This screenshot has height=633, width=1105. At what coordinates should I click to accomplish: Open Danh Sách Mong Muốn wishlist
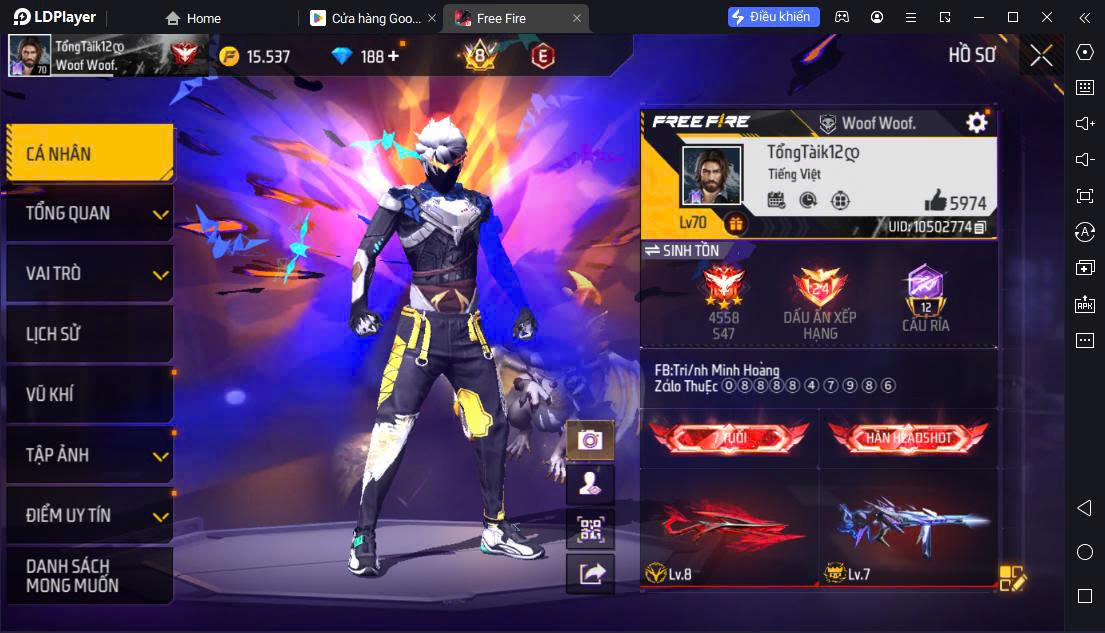(x=89, y=576)
